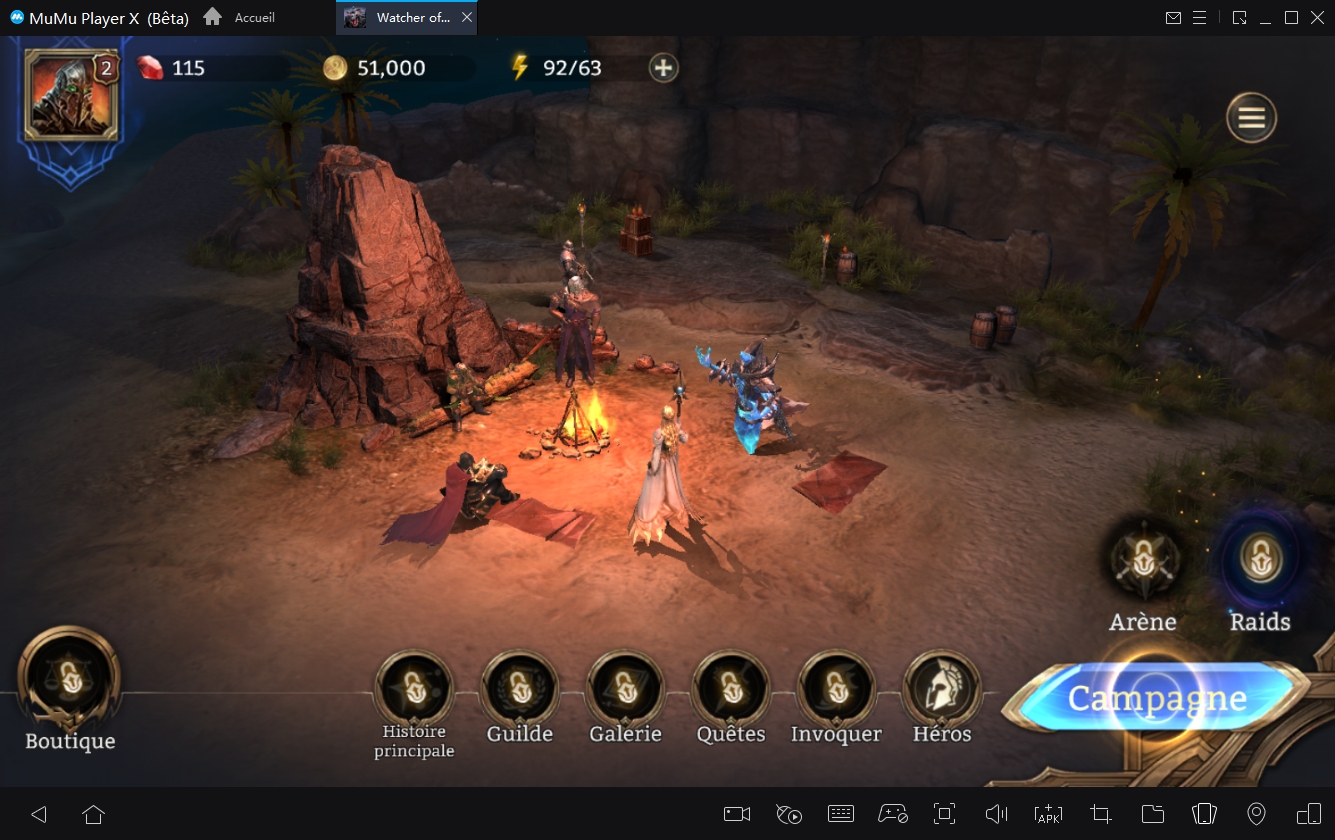Open the install APK tool
Image resolution: width=1335 pixels, height=840 pixels.
tap(1048, 813)
